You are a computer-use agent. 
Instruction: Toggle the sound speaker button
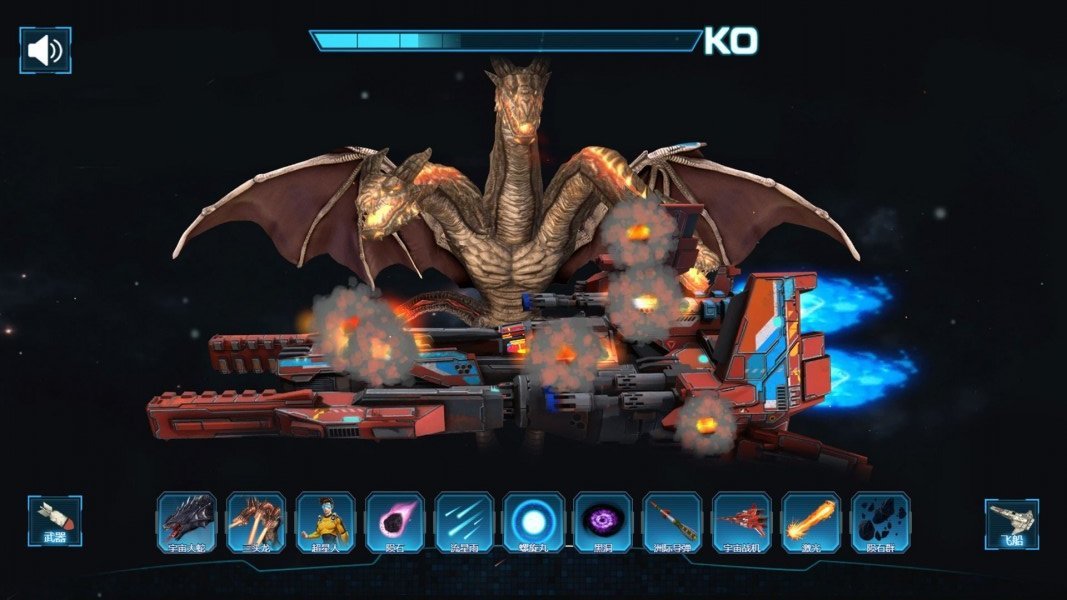click(45, 50)
